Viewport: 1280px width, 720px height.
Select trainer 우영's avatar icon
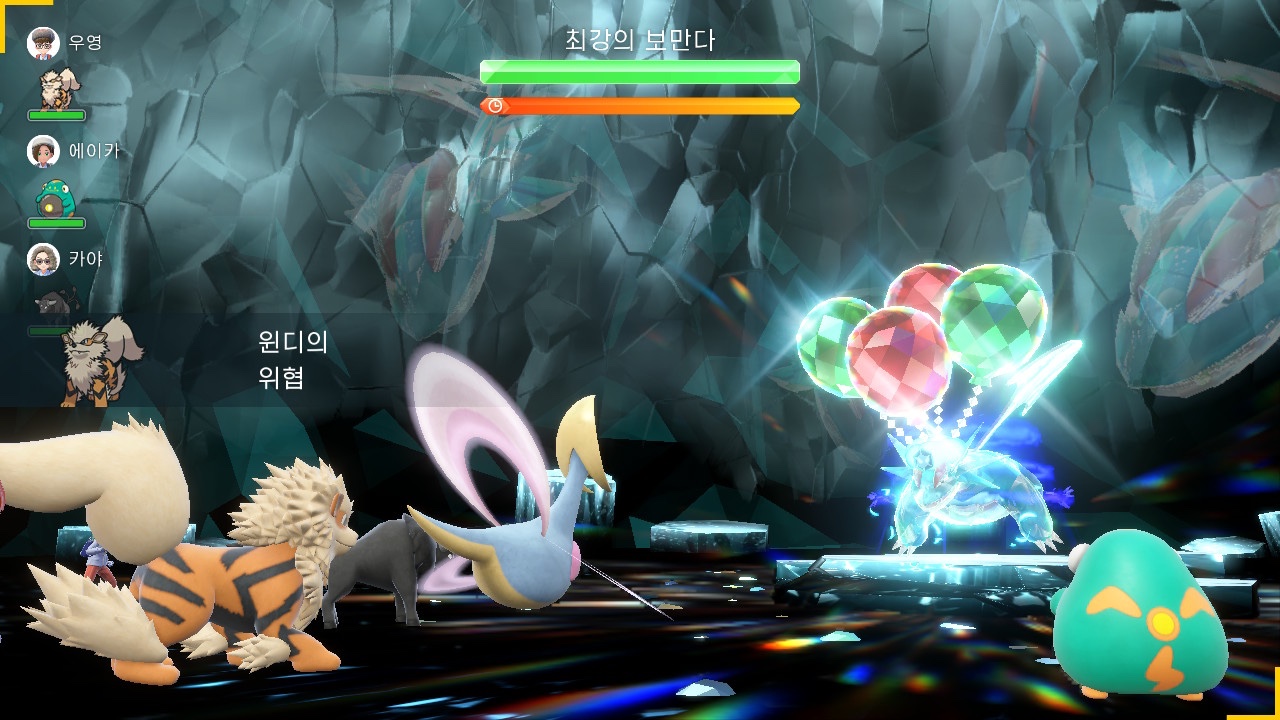click(x=43, y=43)
